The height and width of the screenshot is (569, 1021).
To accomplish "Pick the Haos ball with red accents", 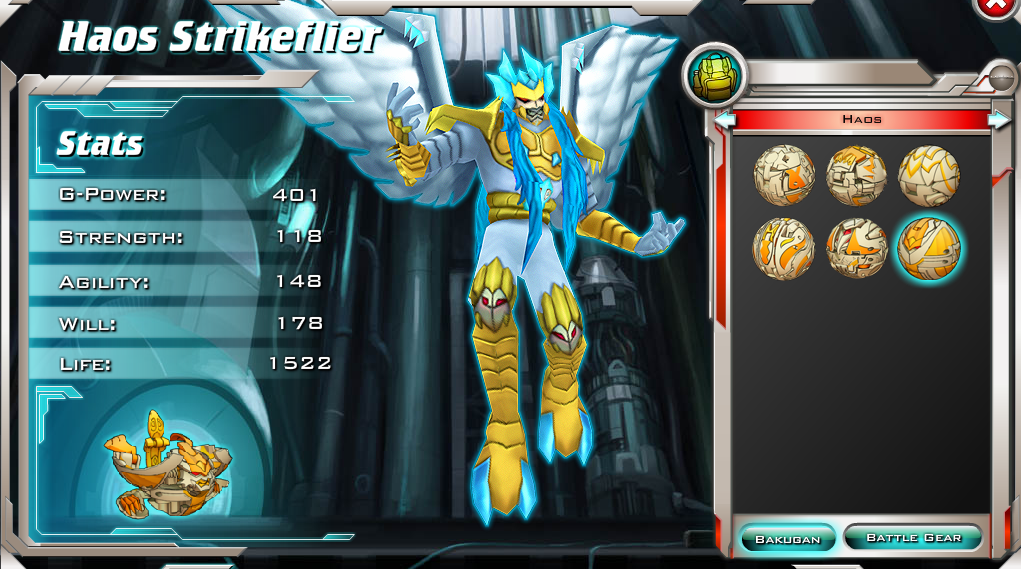I will [857, 248].
